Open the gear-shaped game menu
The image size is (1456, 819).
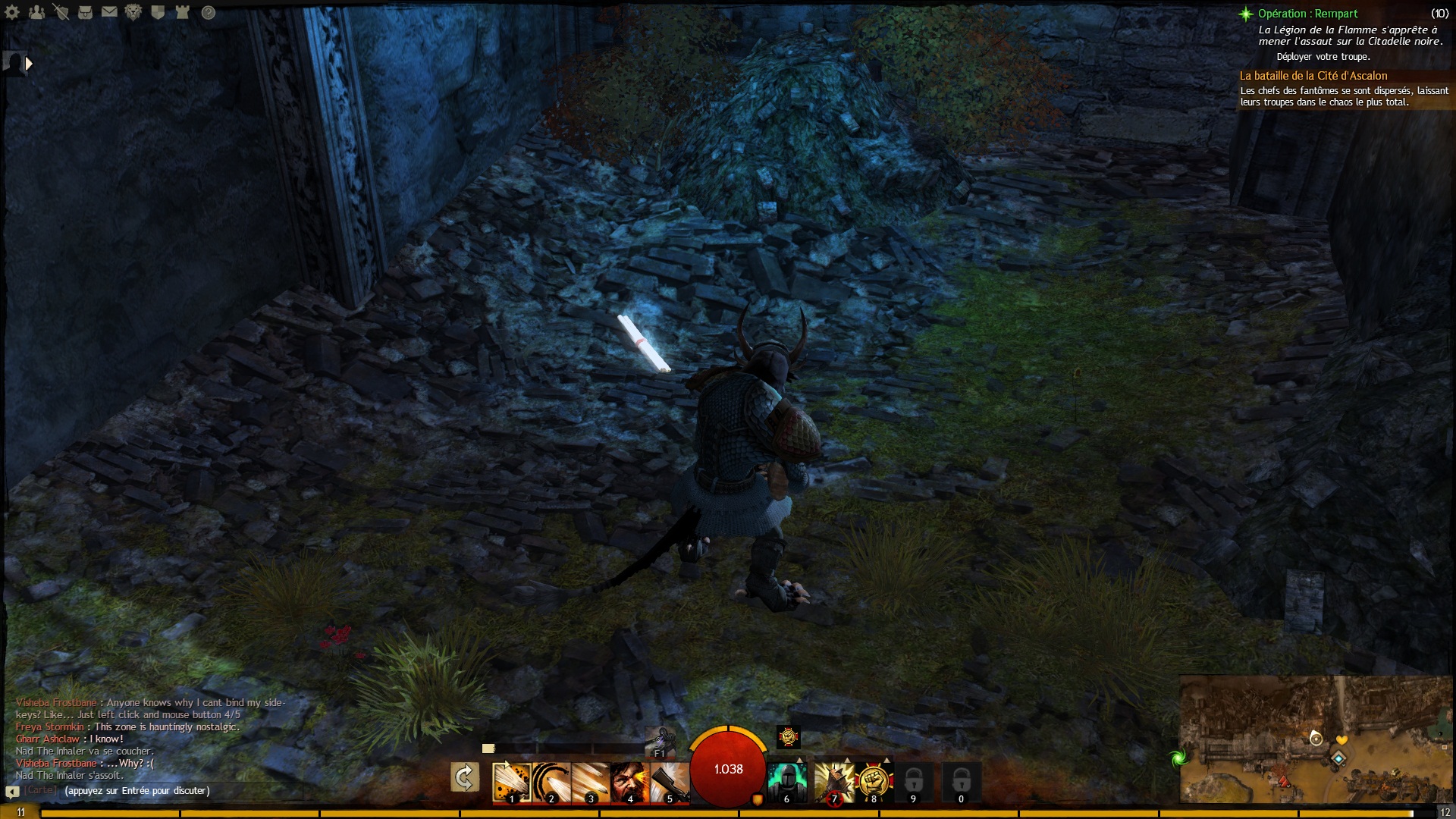point(13,12)
